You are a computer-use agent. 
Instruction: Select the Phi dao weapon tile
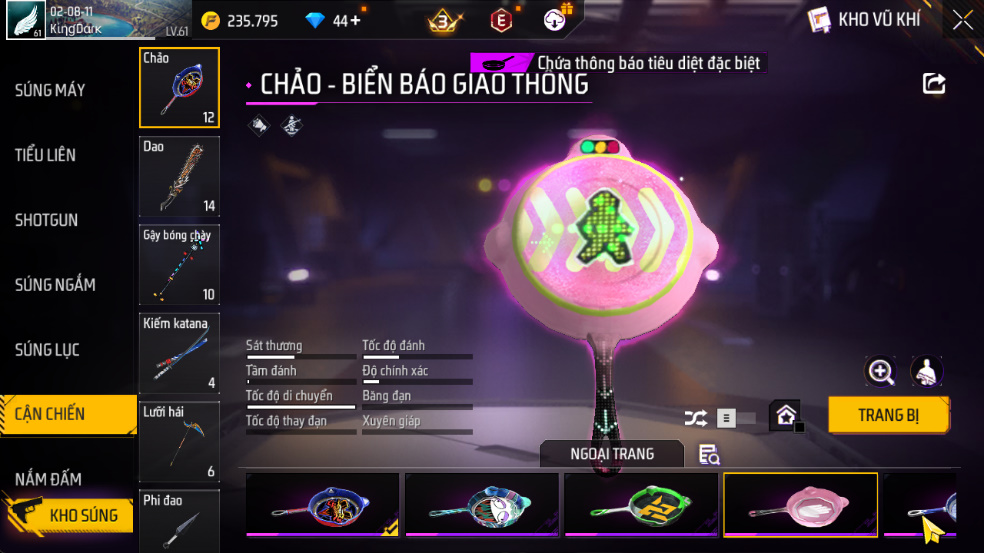click(x=179, y=522)
